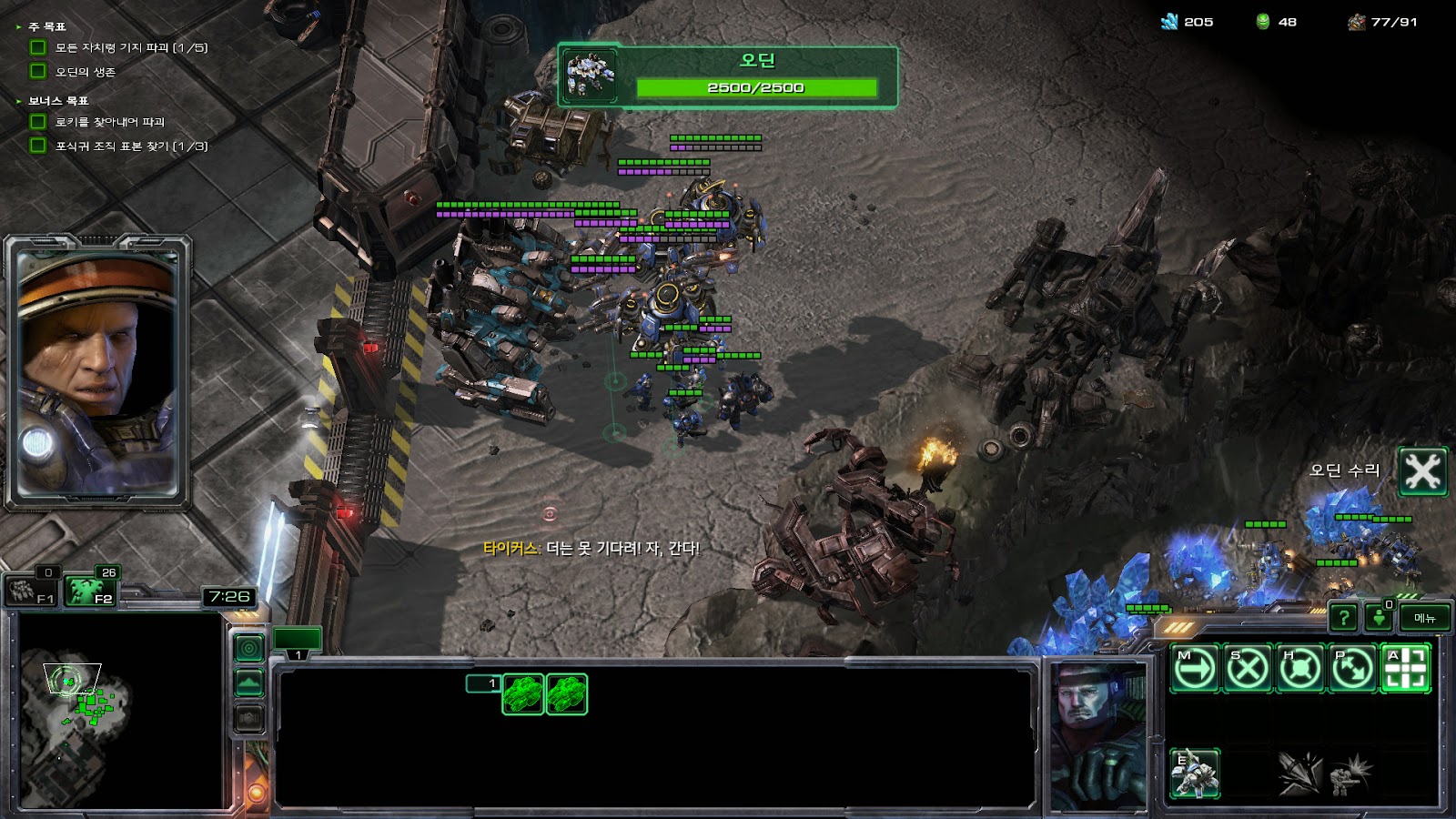The height and width of the screenshot is (819, 1456).
Task: Select the Move command button
Action: click(x=1194, y=669)
